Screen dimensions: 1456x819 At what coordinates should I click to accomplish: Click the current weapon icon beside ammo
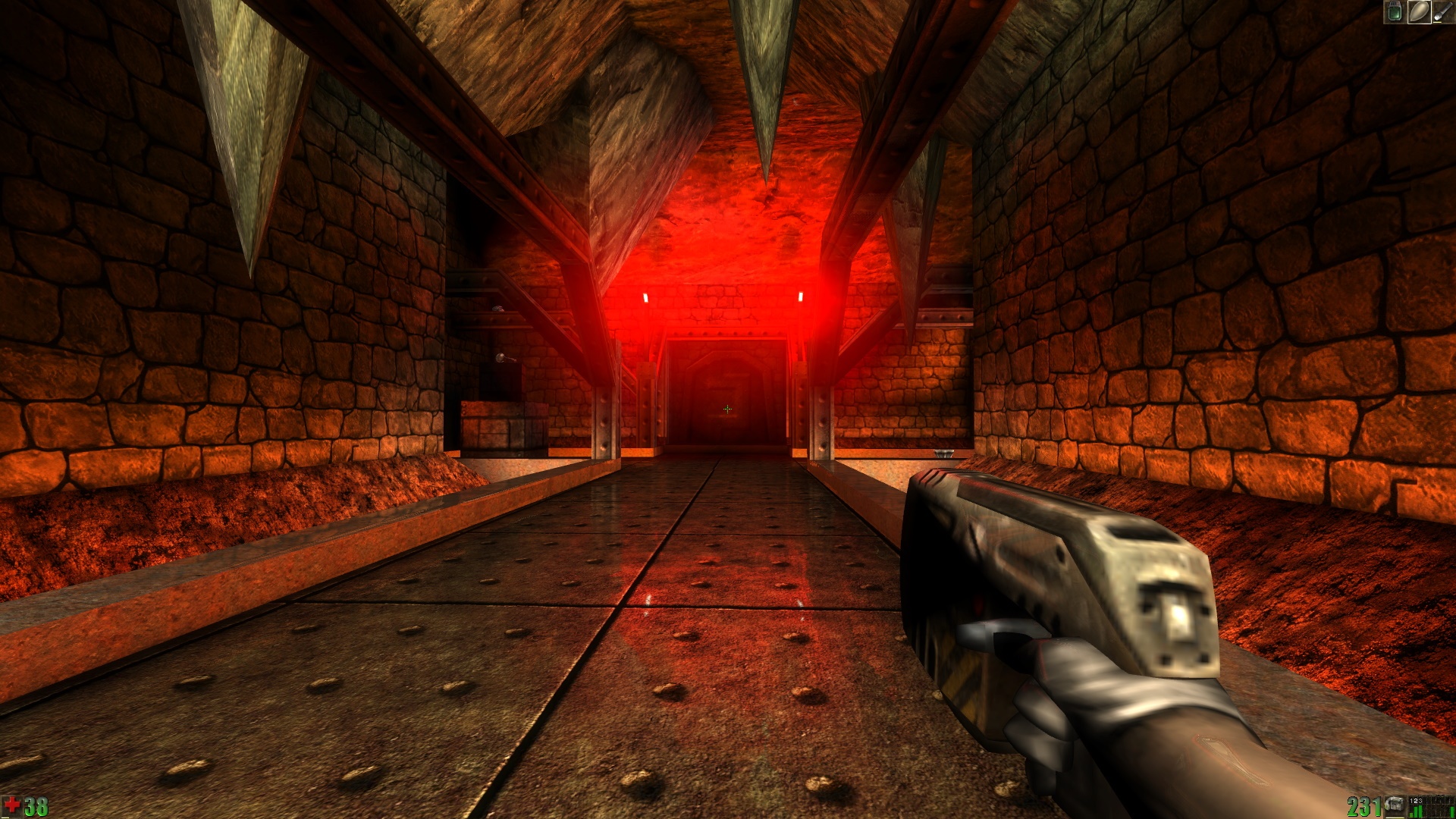coord(1394,805)
